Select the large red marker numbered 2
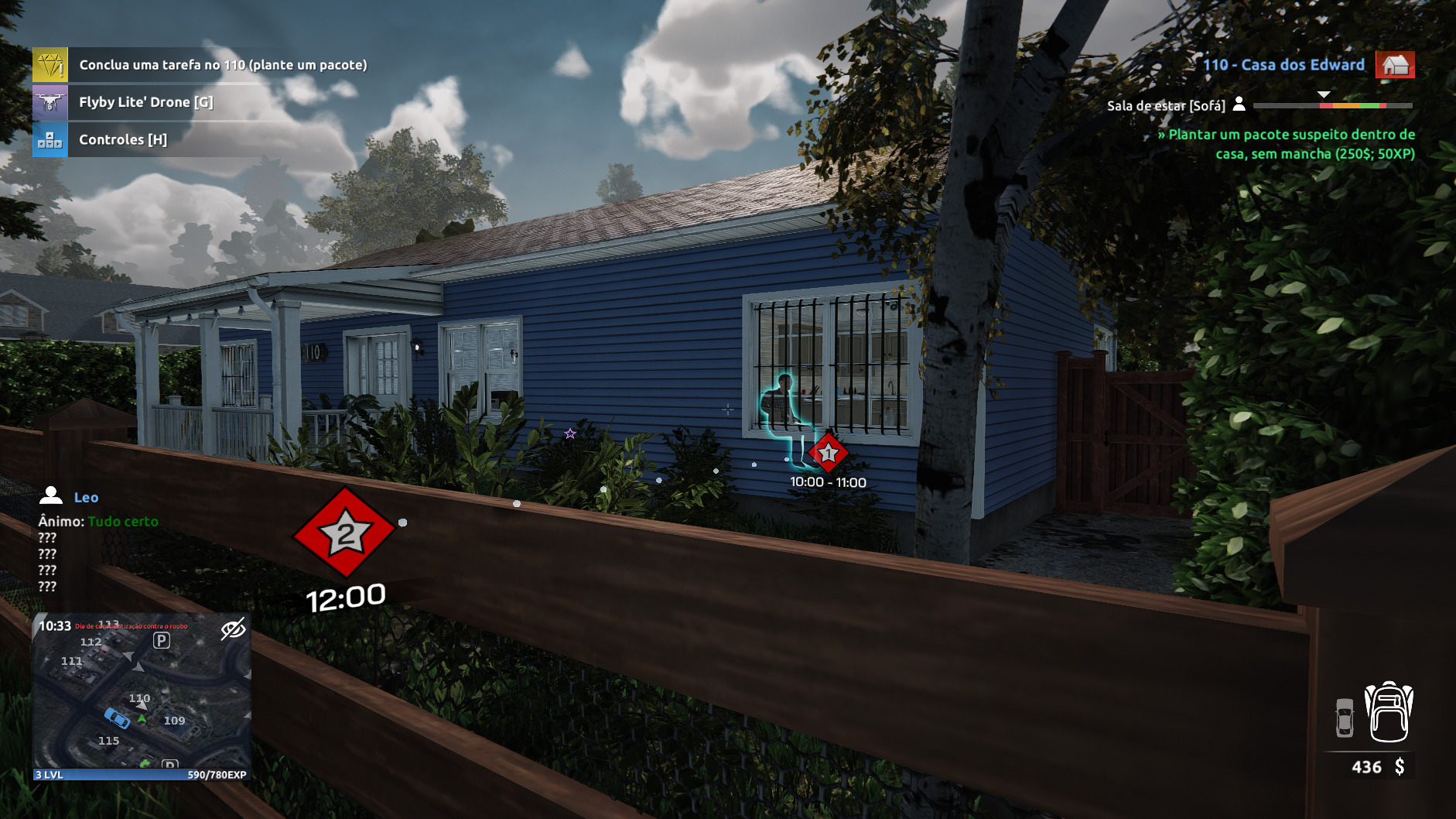Image resolution: width=1456 pixels, height=819 pixels. click(345, 533)
